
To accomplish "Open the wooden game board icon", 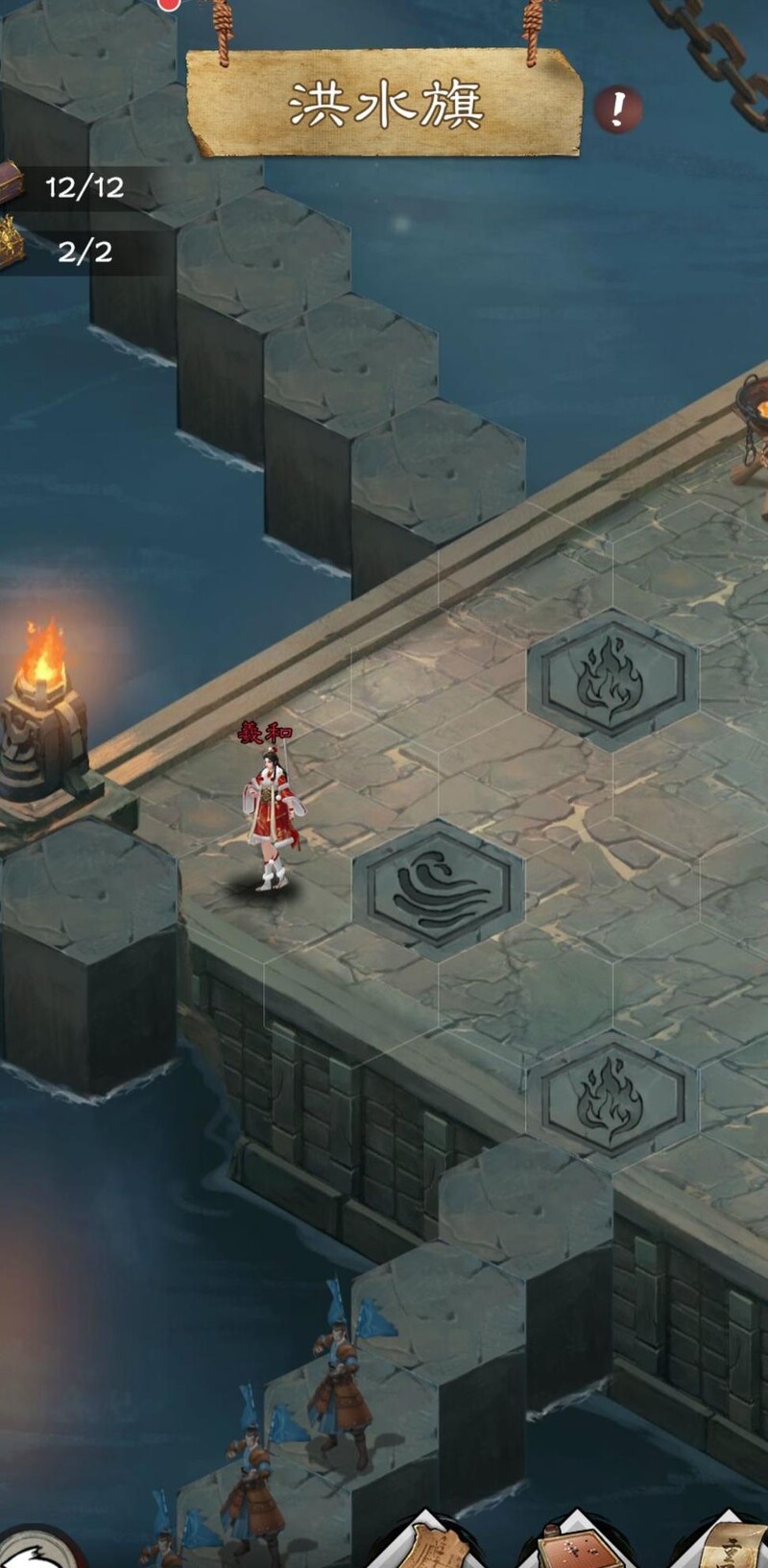I will [x=574, y=1546].
